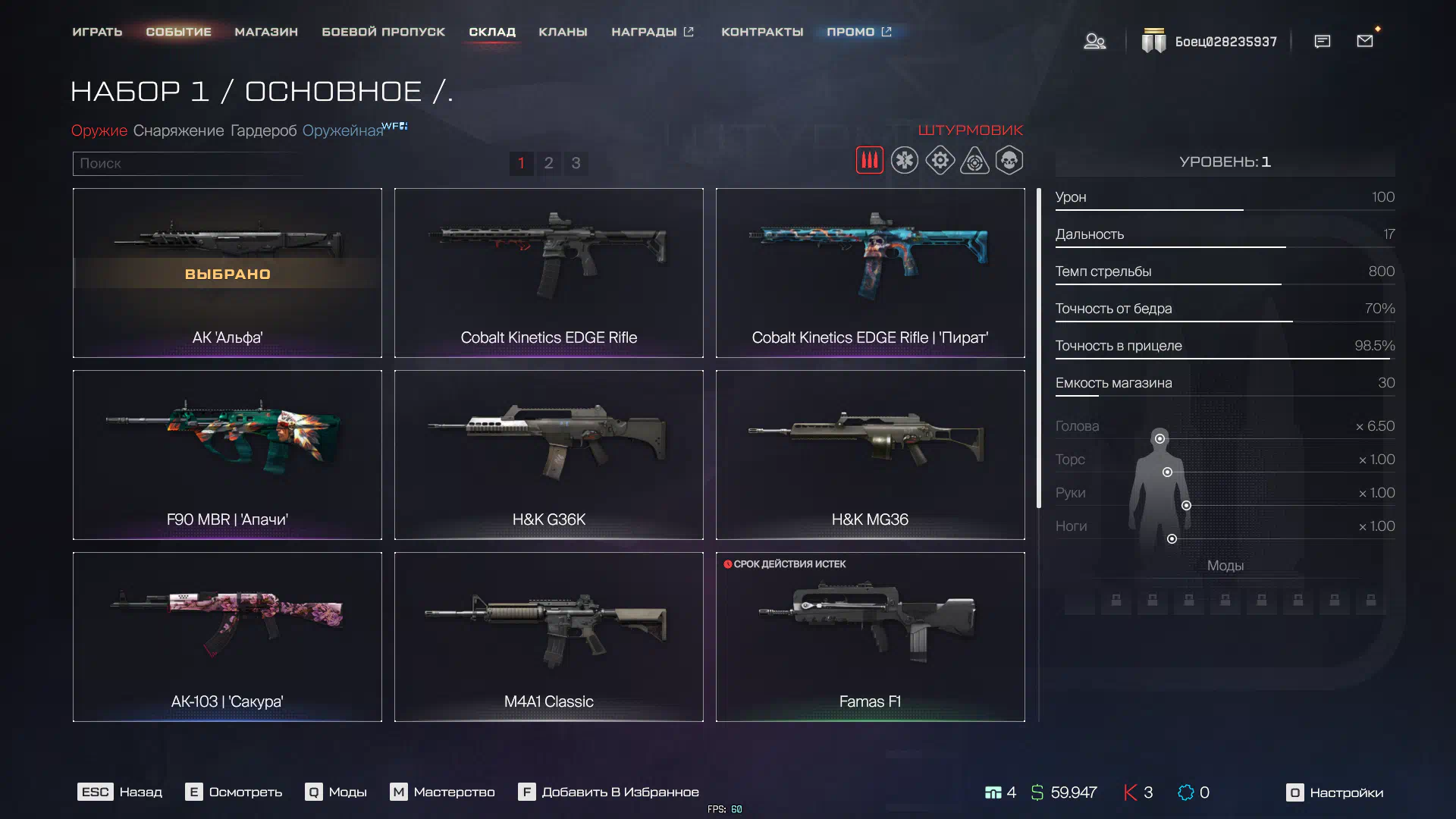Open Настройки settings

(1335, 792)
